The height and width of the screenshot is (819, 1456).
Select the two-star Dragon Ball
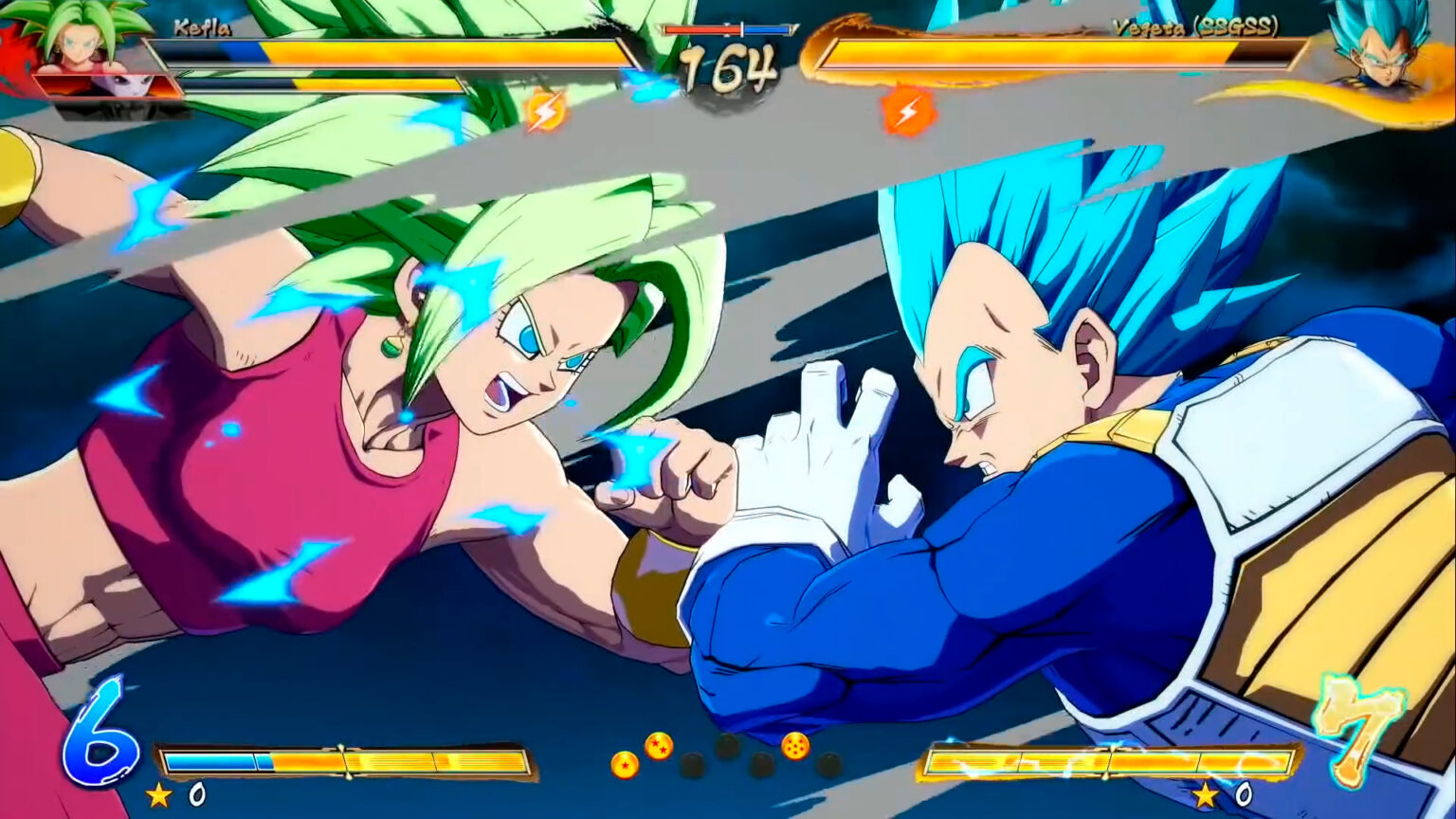662,747
